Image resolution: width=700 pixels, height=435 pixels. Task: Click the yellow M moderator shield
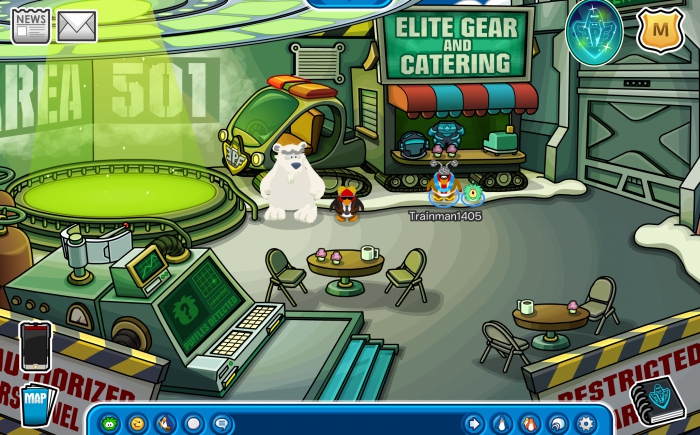(660, 31)
